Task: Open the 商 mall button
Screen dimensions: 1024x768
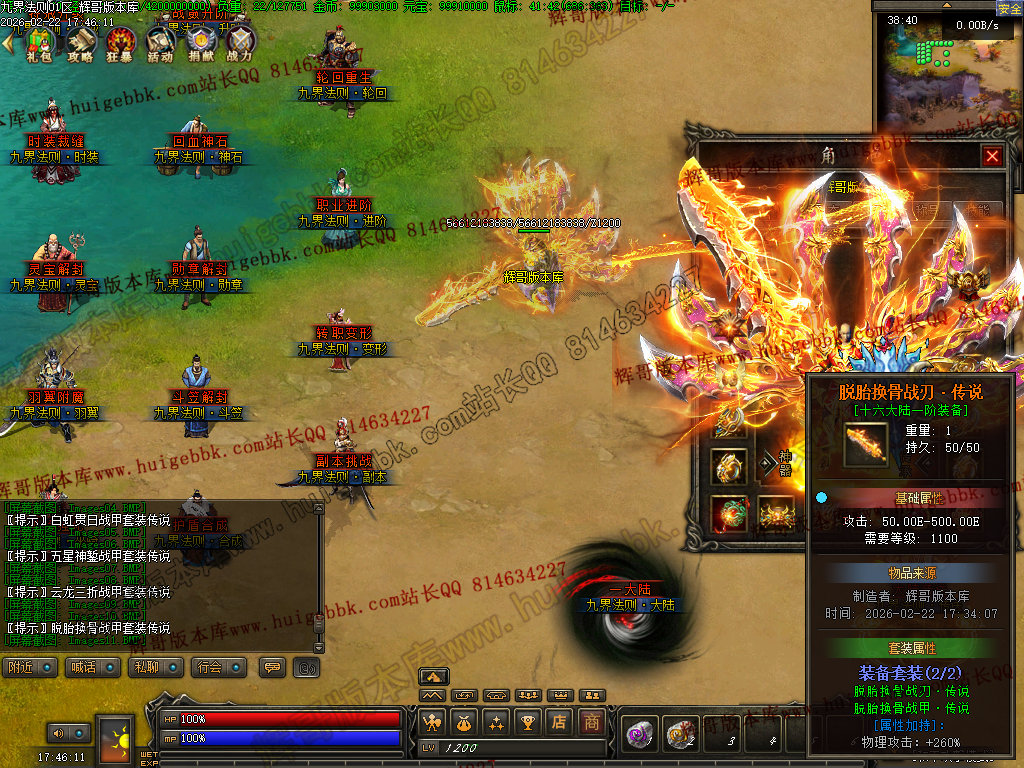Action: 592,721
